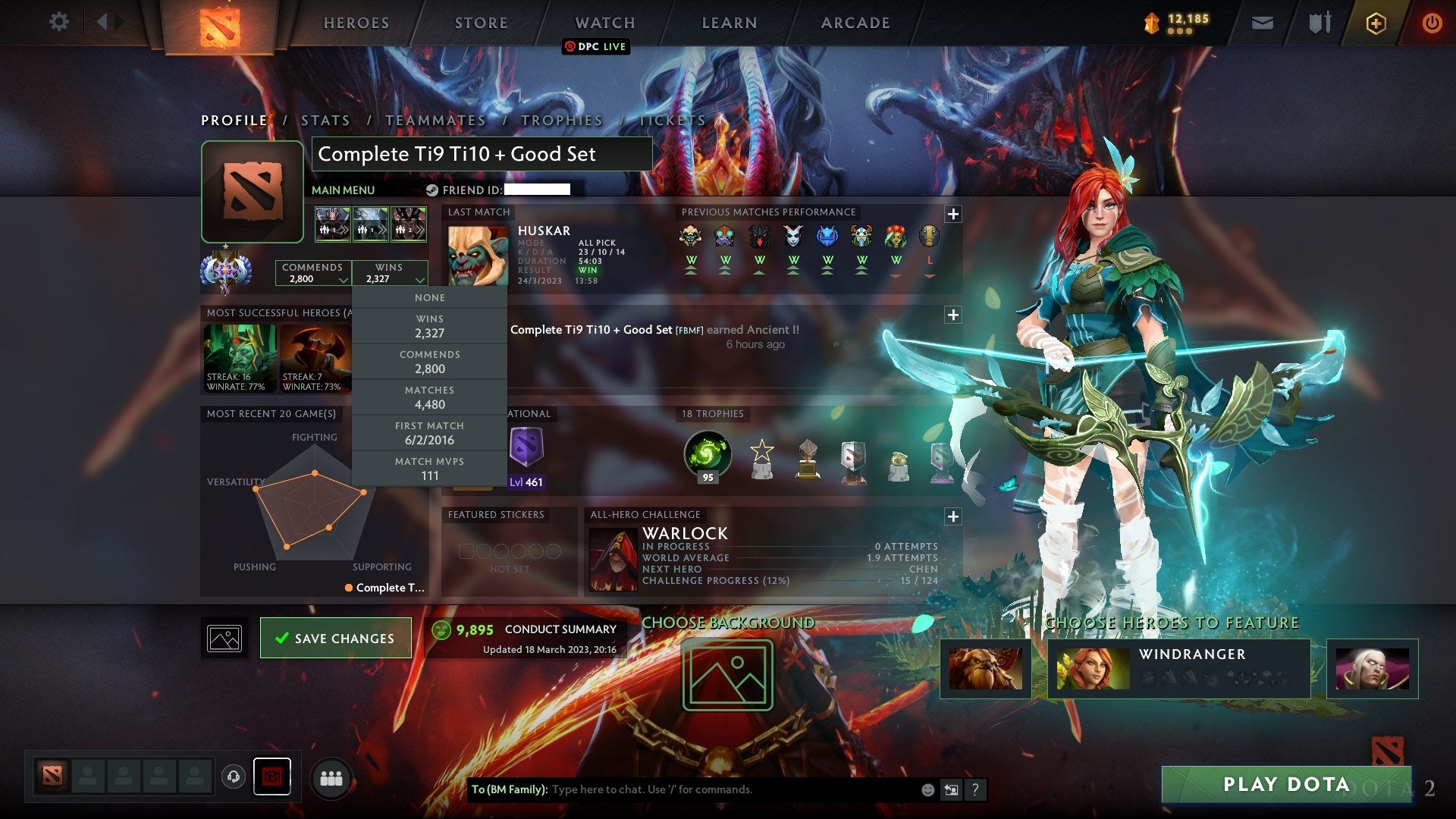The height and width of the screenshot is (819, 1456).
Task: Open the mail envelope inbox
Action: 1262,23
